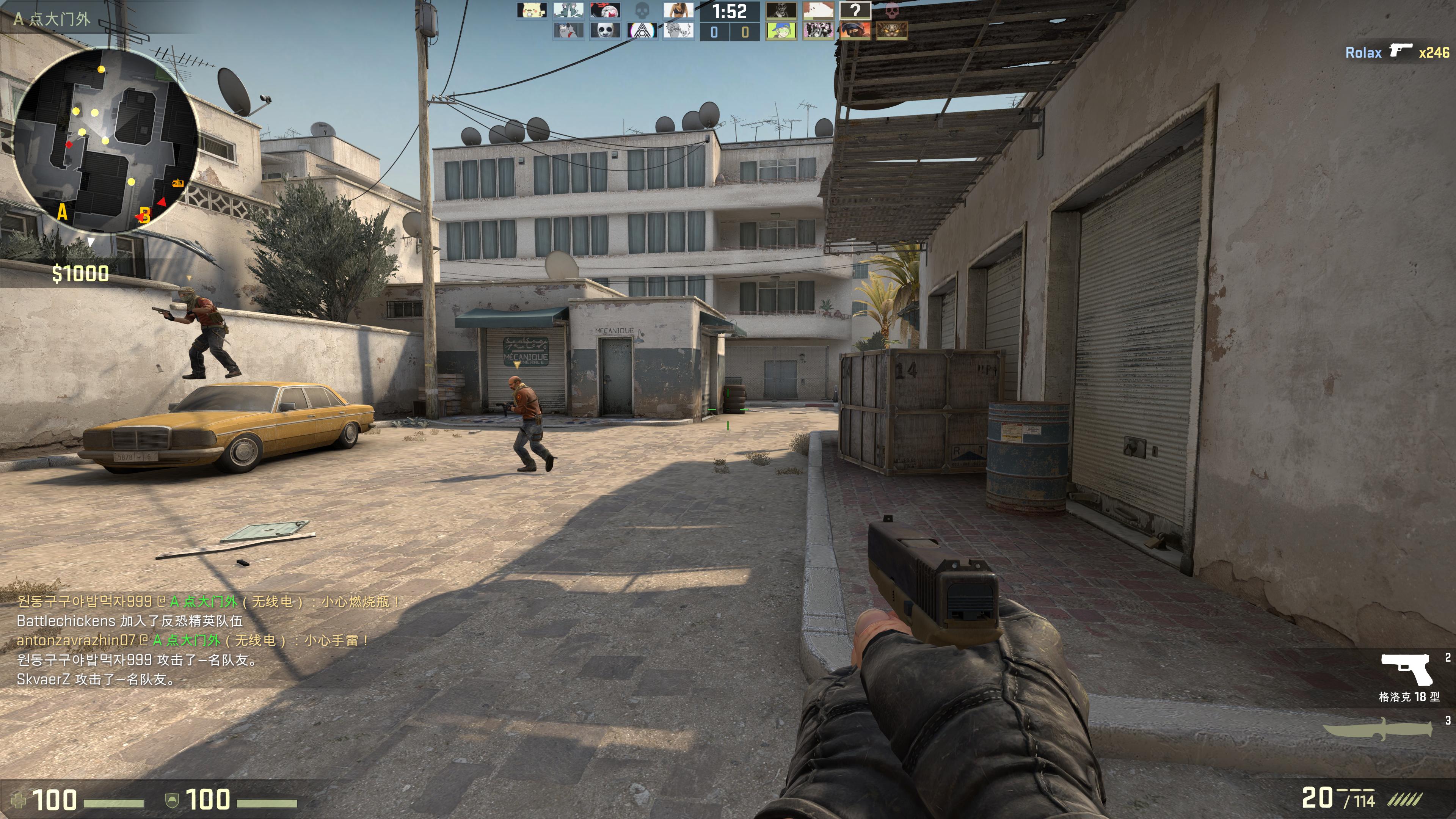Click the triangle logo player avatar

pyautogui.click(x=642, y=30)
